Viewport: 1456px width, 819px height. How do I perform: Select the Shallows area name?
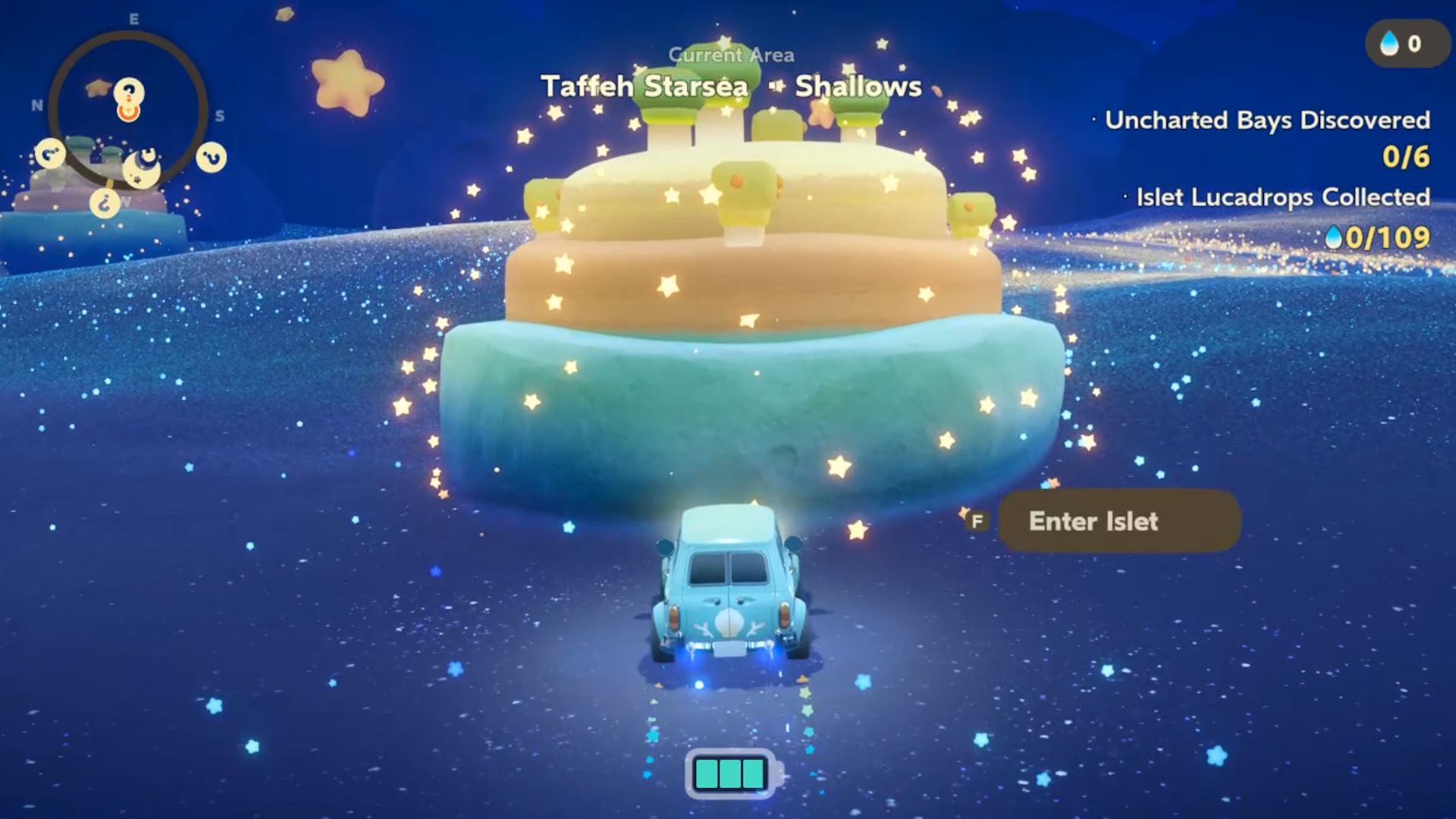(857, 86)
